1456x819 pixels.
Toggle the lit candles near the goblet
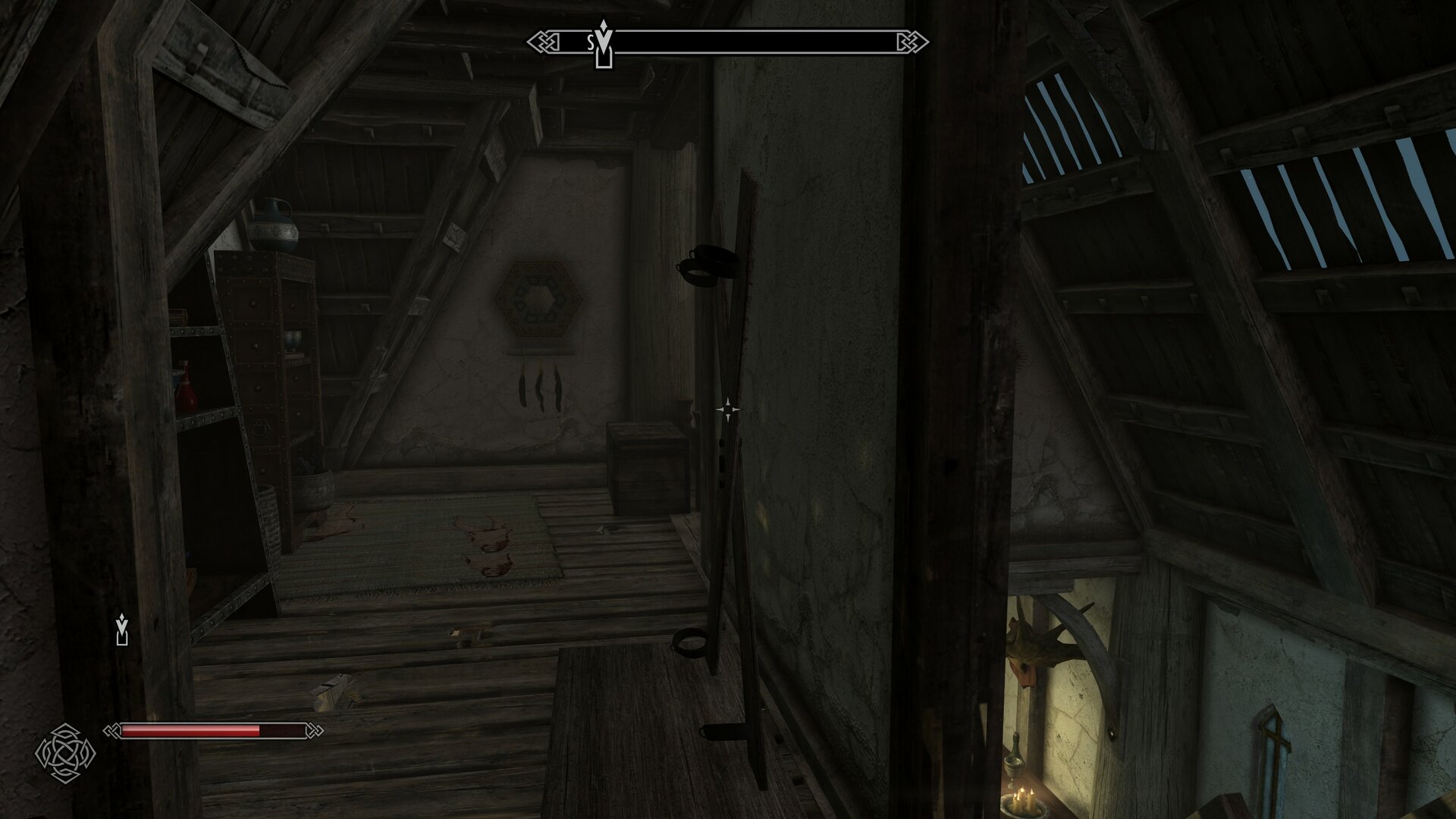click(1022, 800)
